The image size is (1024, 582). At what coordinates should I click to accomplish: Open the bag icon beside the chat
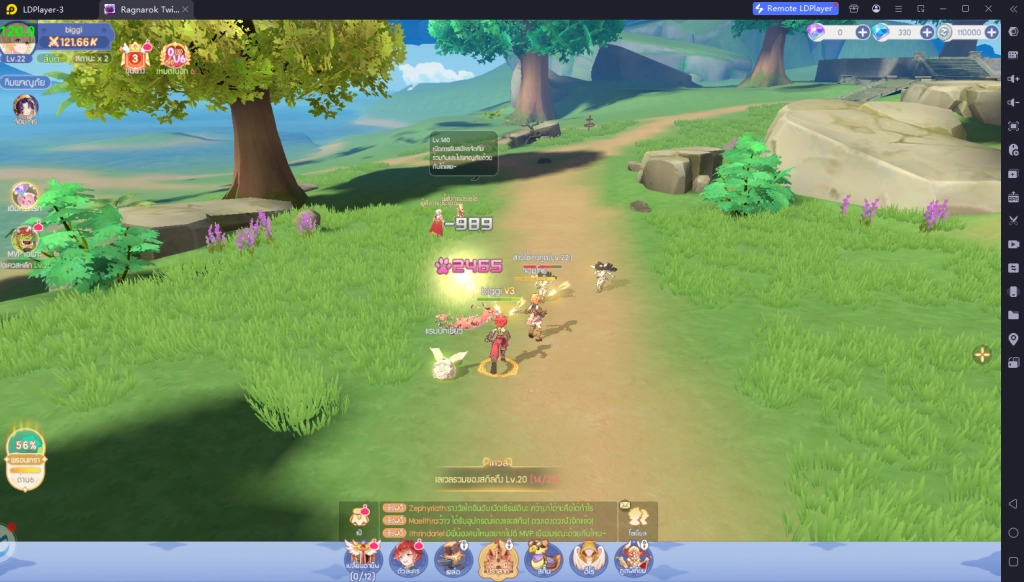pos(360,516)
